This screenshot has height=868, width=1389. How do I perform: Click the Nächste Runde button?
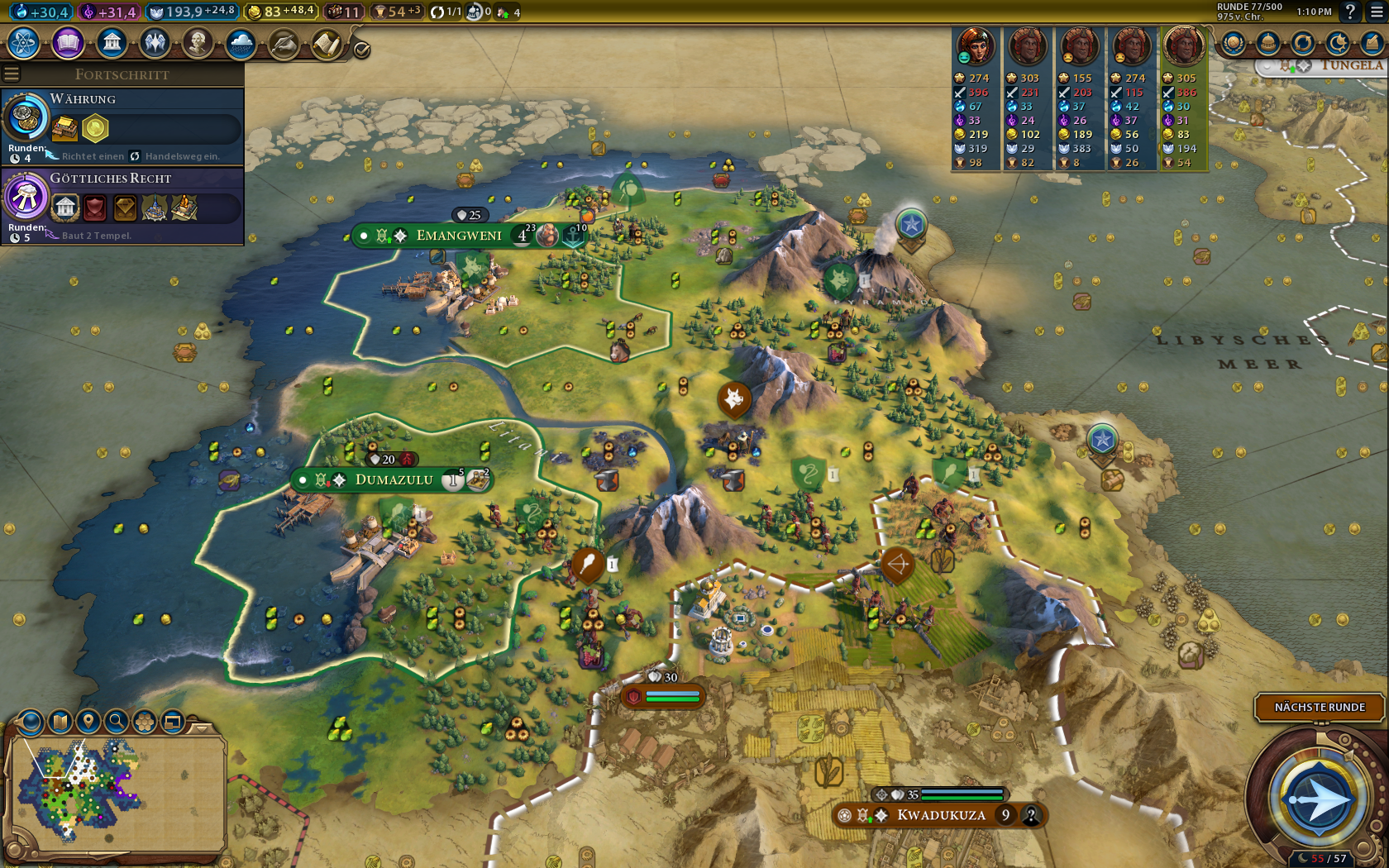tap(1320, 707)
